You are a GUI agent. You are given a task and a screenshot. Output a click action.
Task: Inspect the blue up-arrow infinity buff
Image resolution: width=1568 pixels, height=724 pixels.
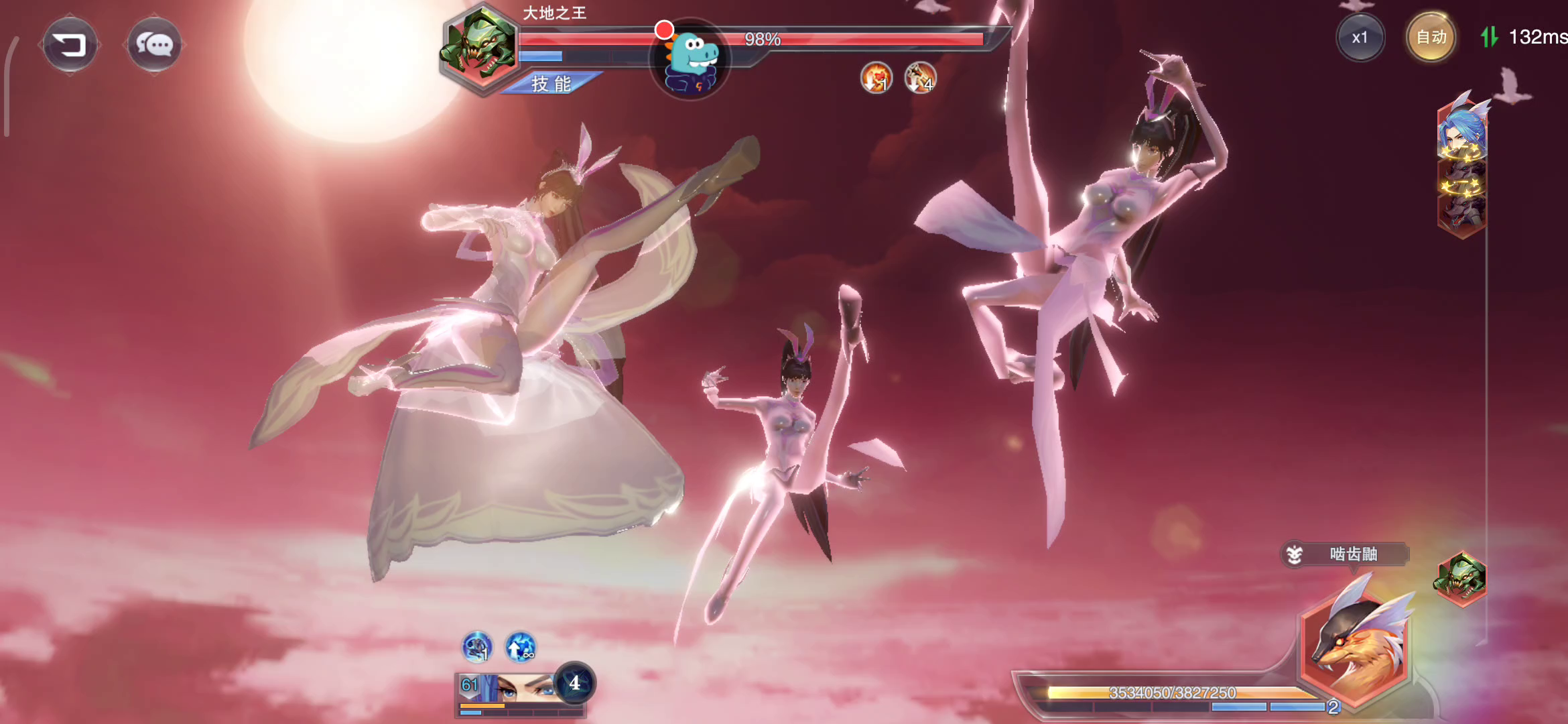pyautogui.click(x=520, y=648)
